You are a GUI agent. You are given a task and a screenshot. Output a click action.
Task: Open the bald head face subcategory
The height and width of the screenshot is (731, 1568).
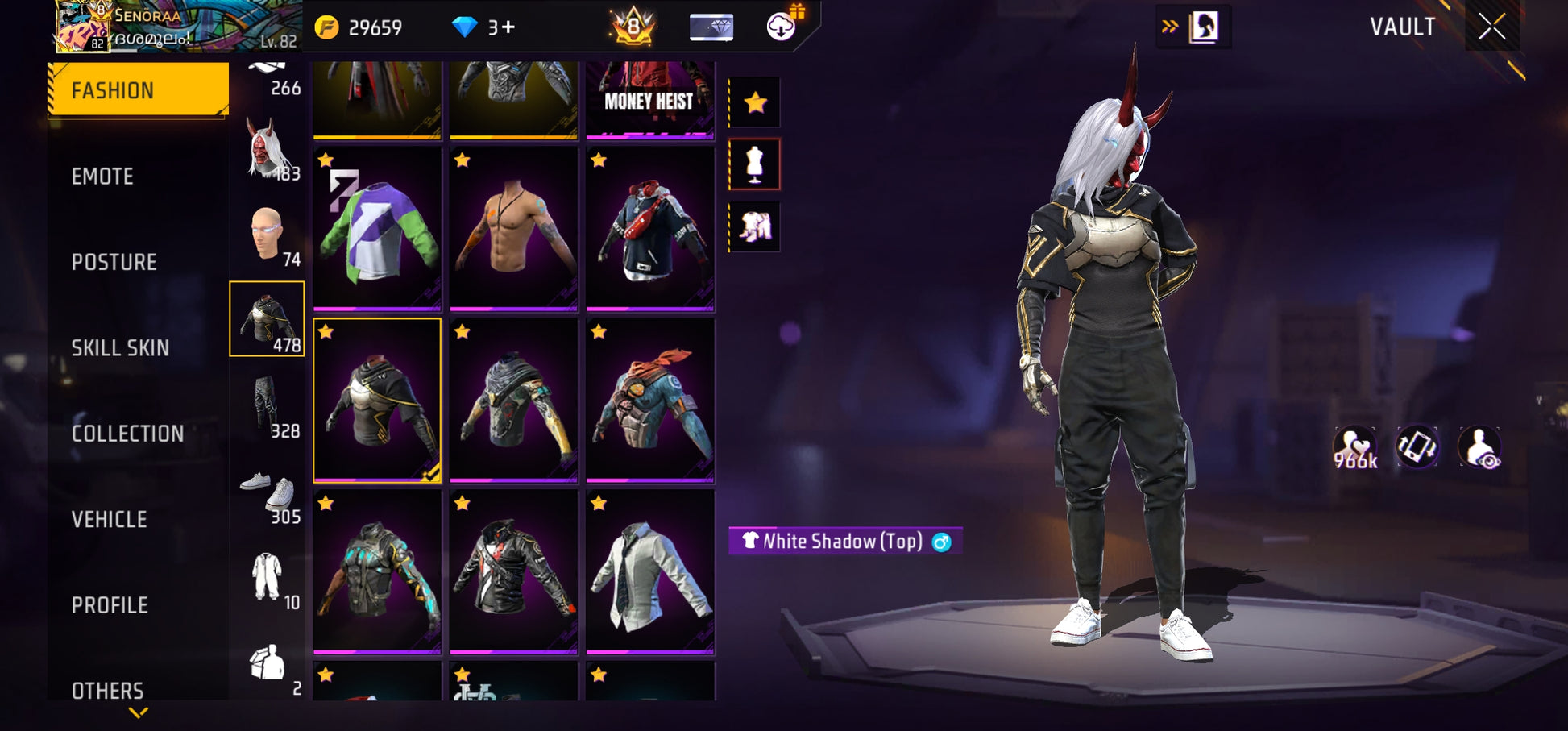267,233
